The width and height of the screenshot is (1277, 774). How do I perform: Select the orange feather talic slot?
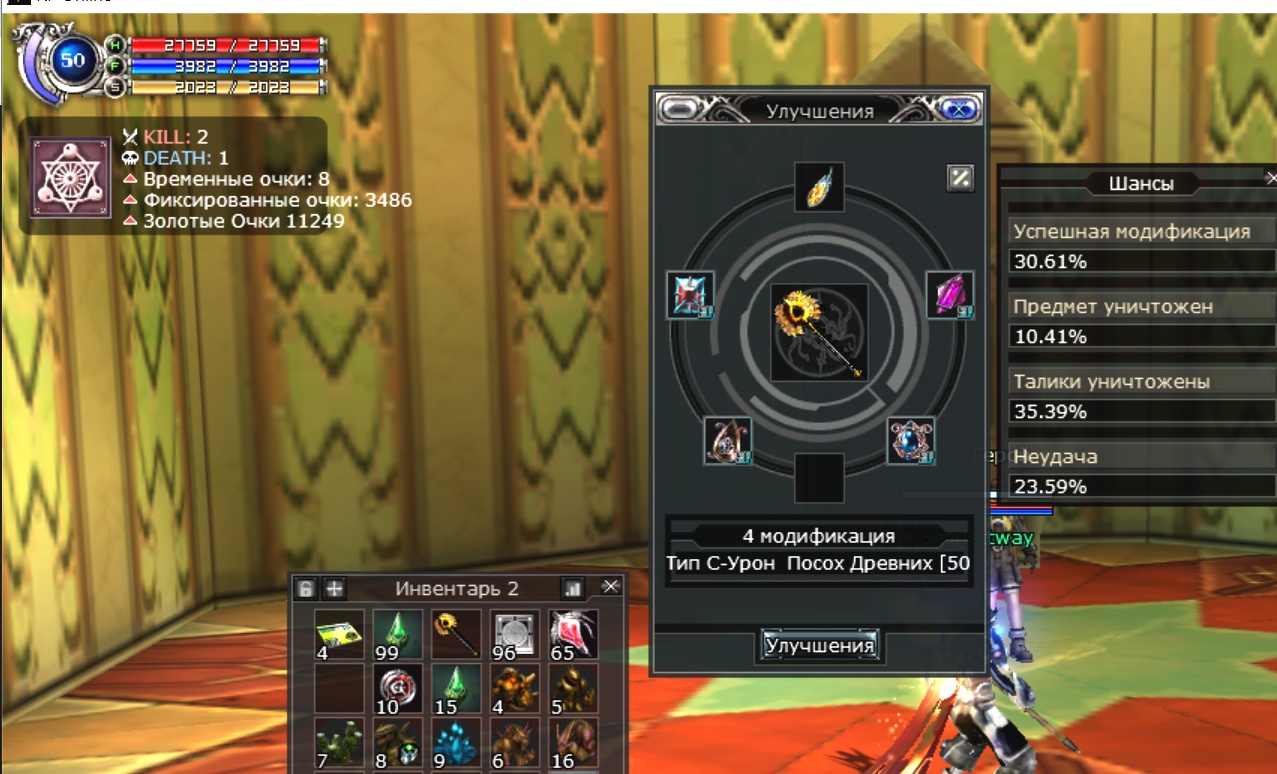[819, 187]
